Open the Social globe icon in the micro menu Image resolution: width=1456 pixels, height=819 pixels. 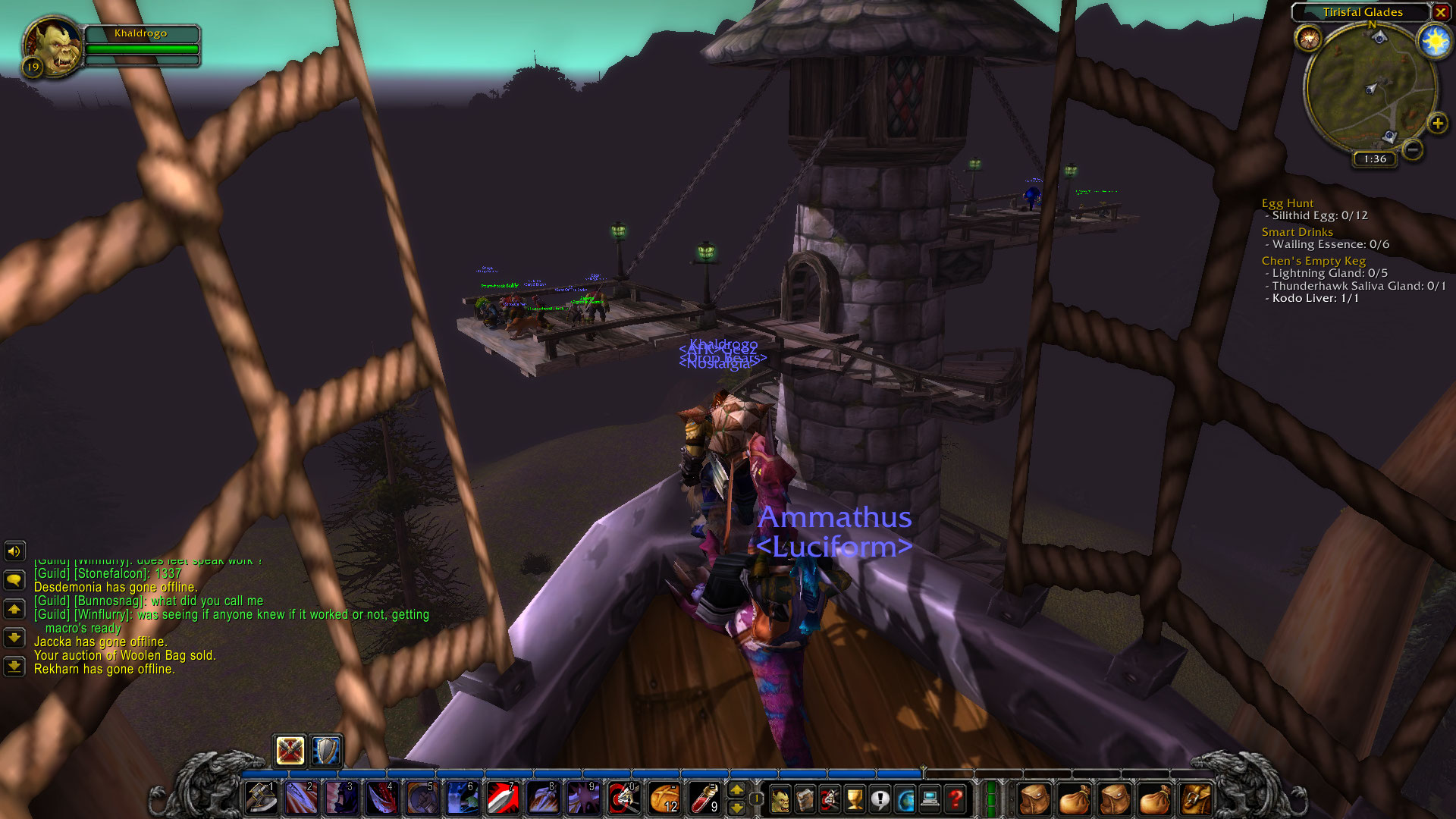tap(905, 797)
